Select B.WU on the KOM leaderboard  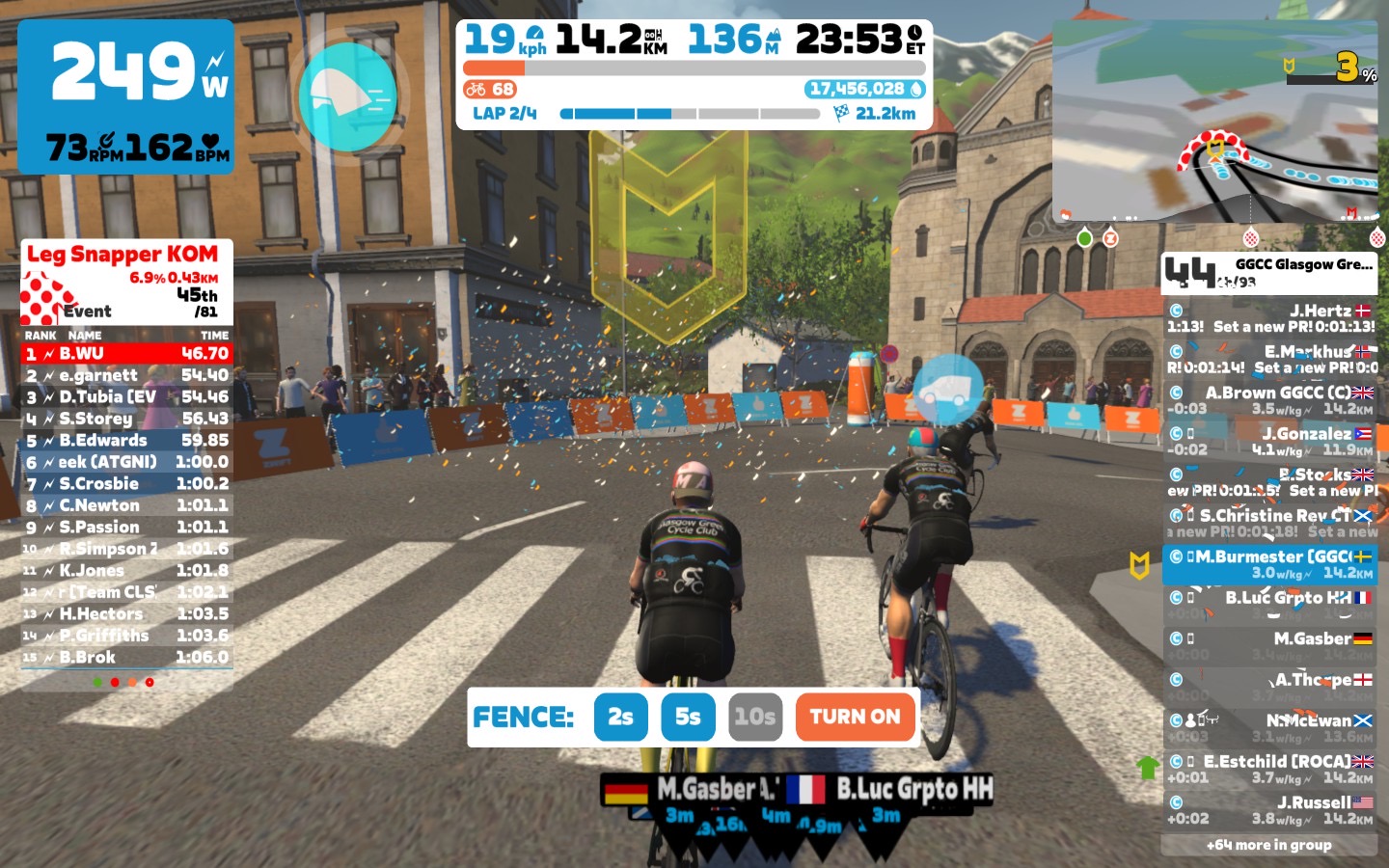tap(126, 354)
